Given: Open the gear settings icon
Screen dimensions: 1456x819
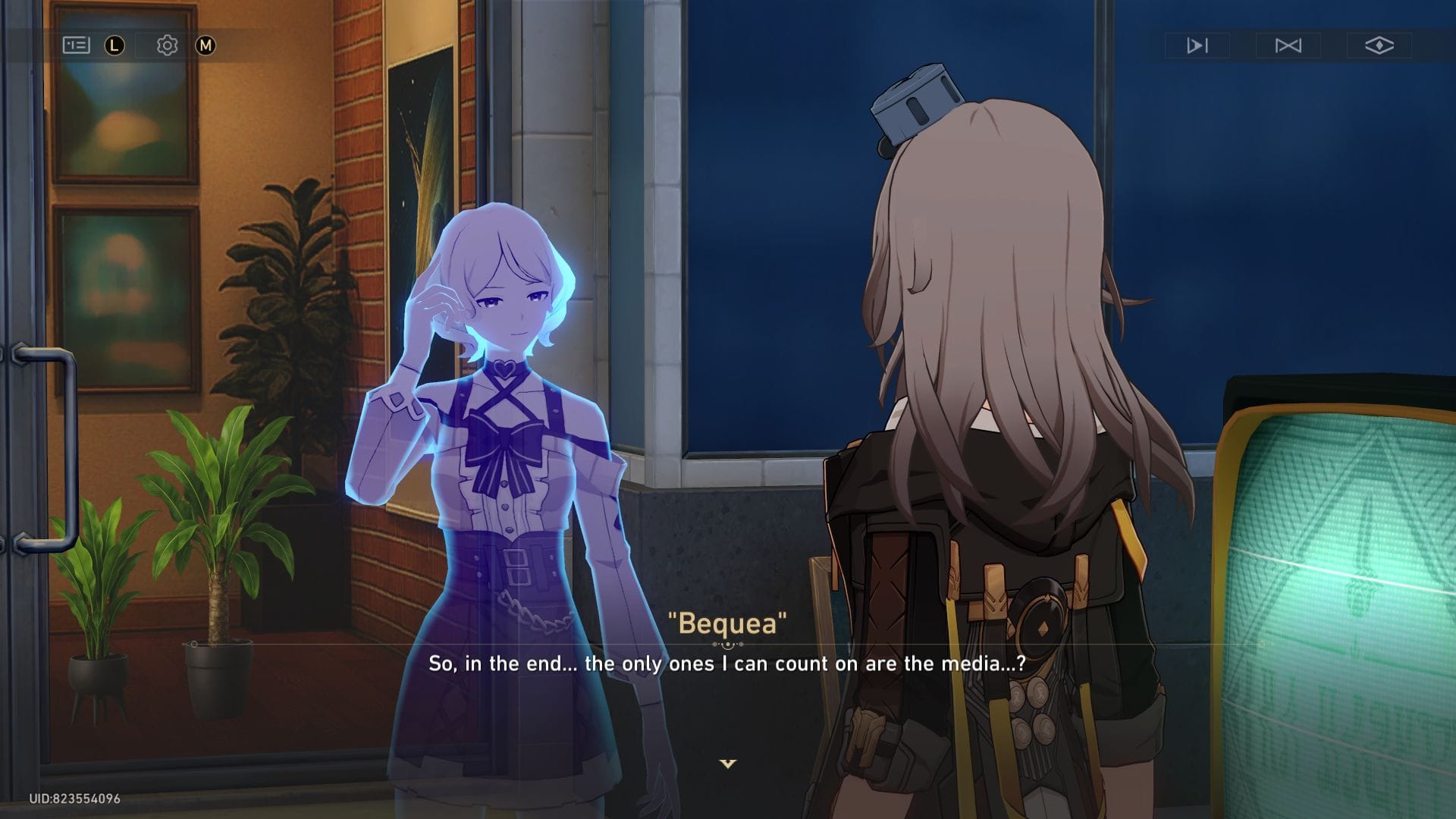Looking at the screenshot, I should (x=167, y=45).
